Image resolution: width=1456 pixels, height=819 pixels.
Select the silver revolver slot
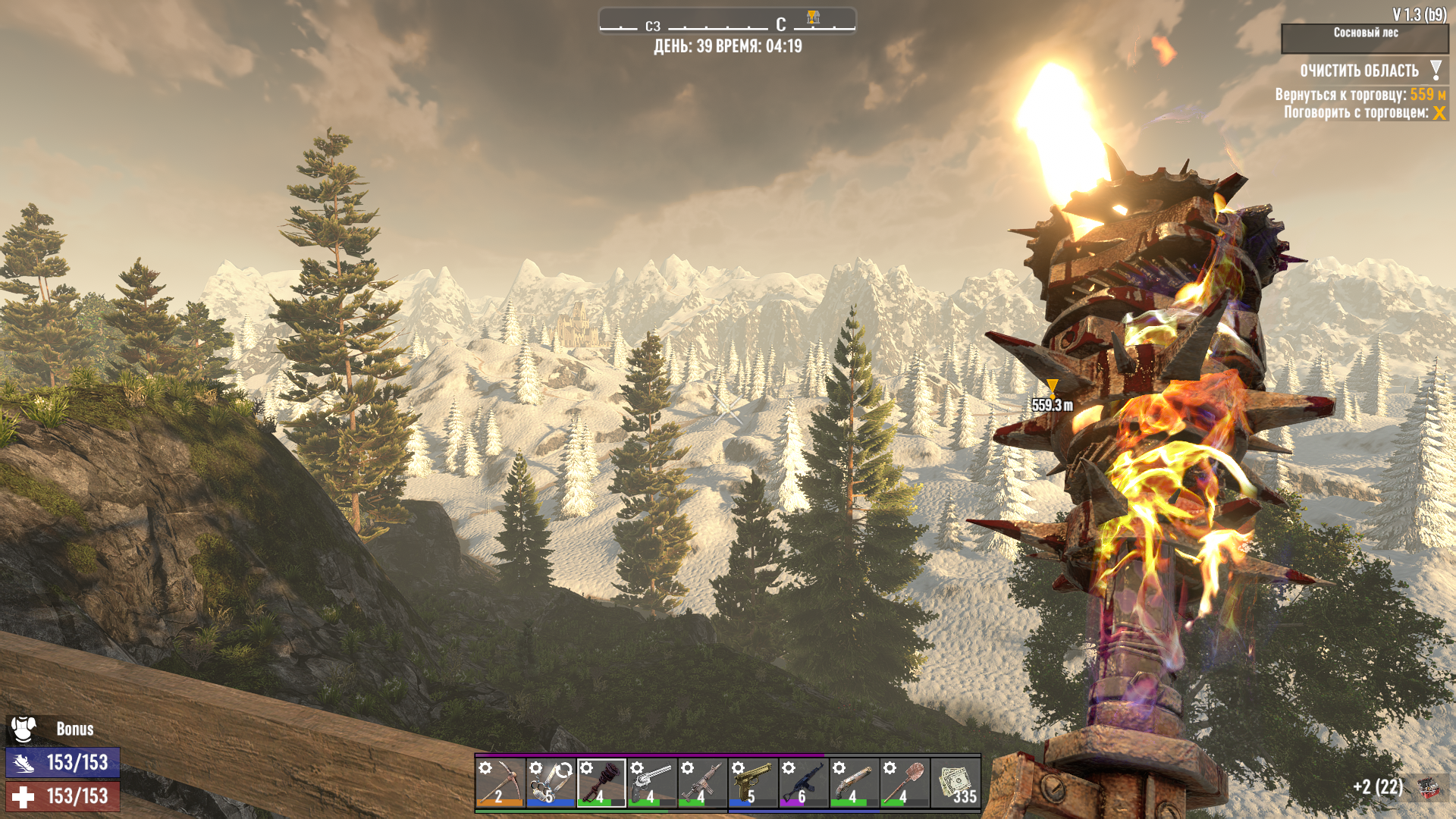coord(652,783)
